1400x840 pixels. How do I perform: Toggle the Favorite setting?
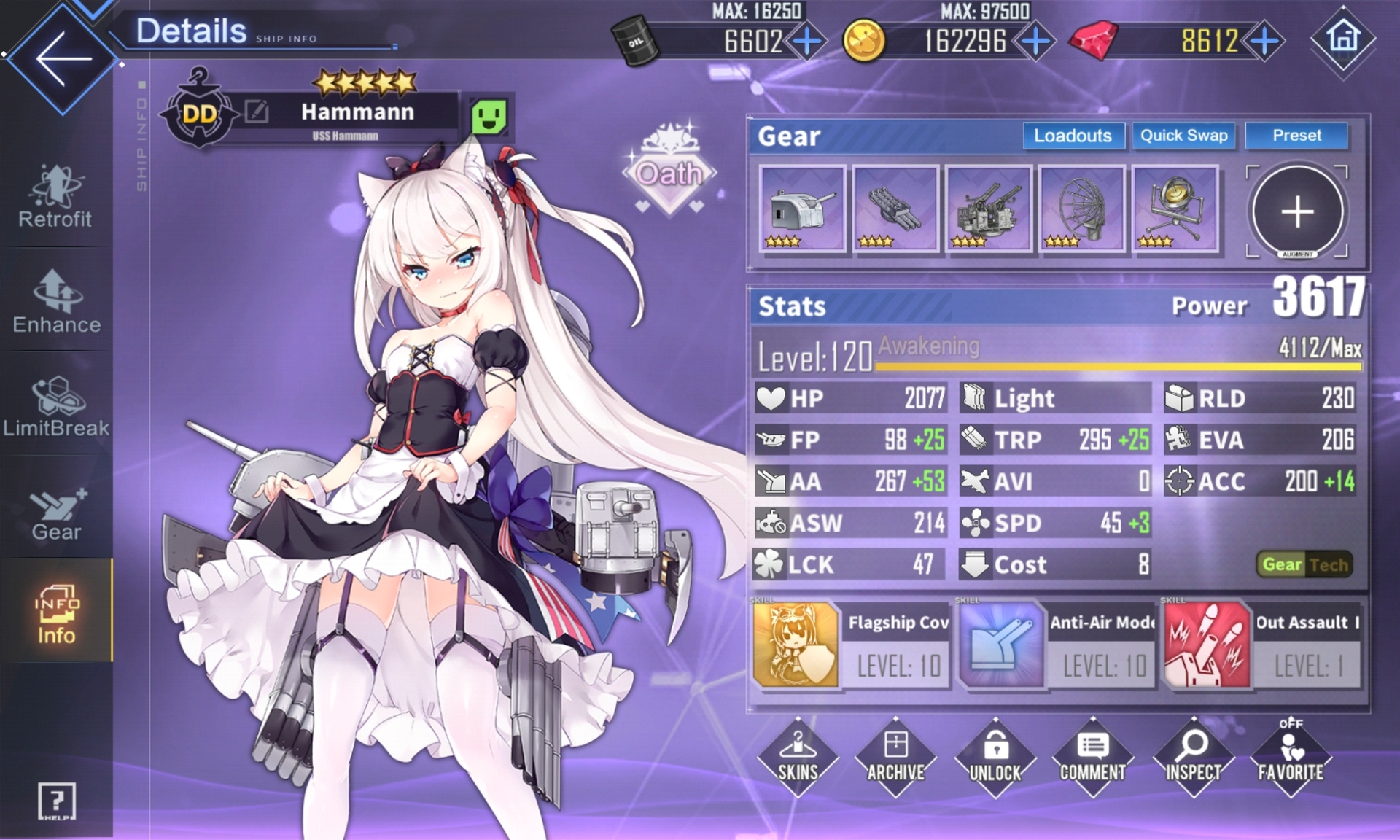click(x=1290, y=757)
